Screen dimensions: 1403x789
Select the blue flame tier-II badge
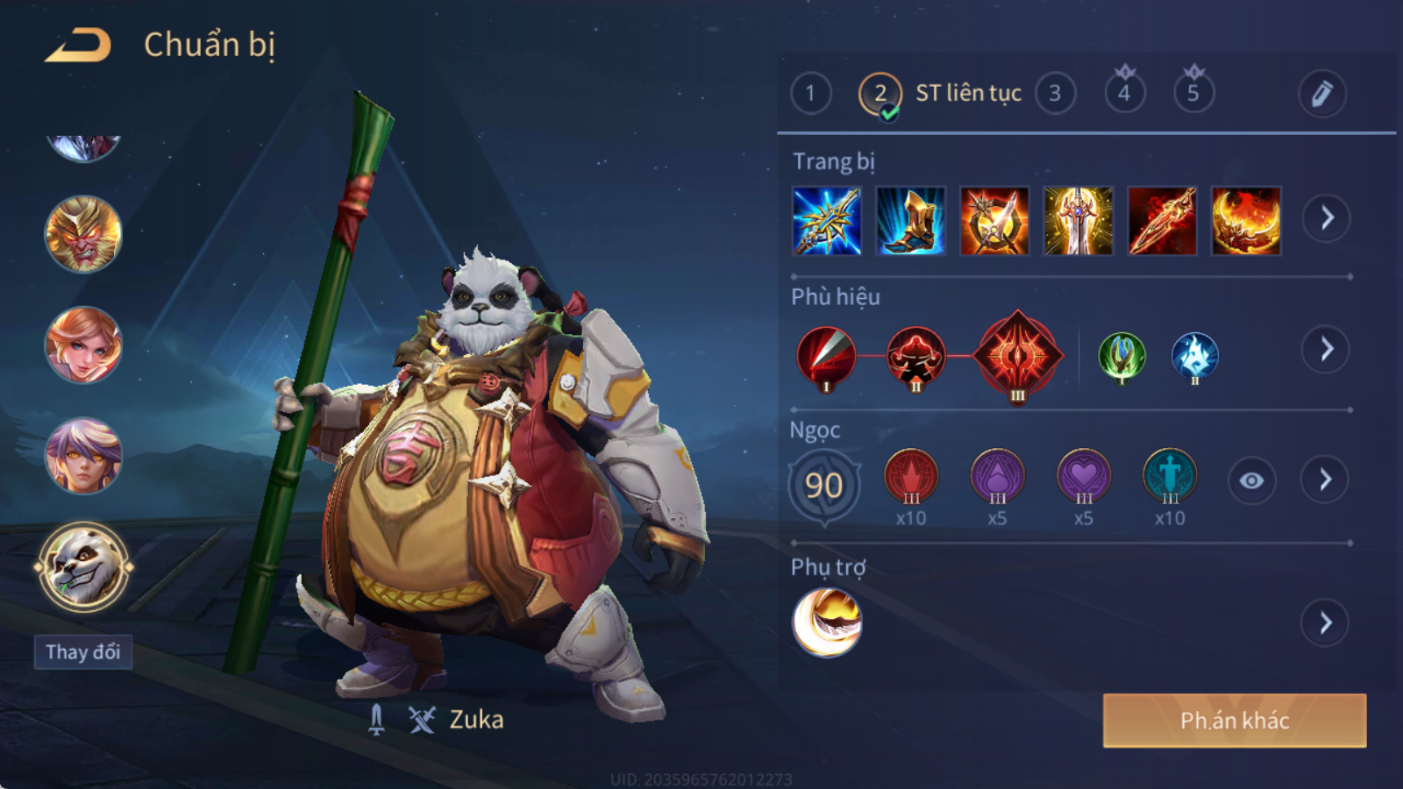click(x=1195, y=357)
